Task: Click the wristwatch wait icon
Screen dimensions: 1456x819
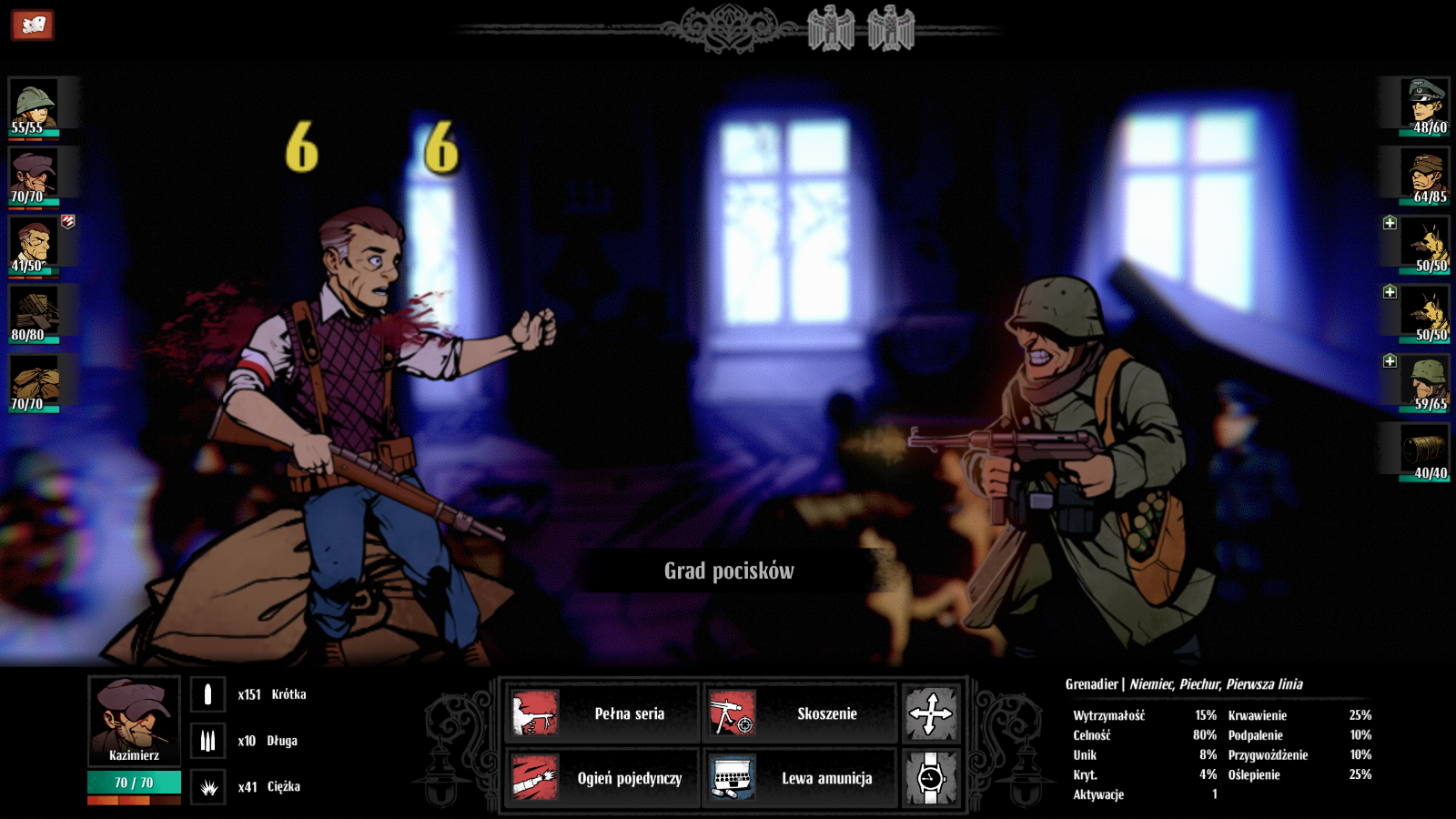Action: click(930, 778)
